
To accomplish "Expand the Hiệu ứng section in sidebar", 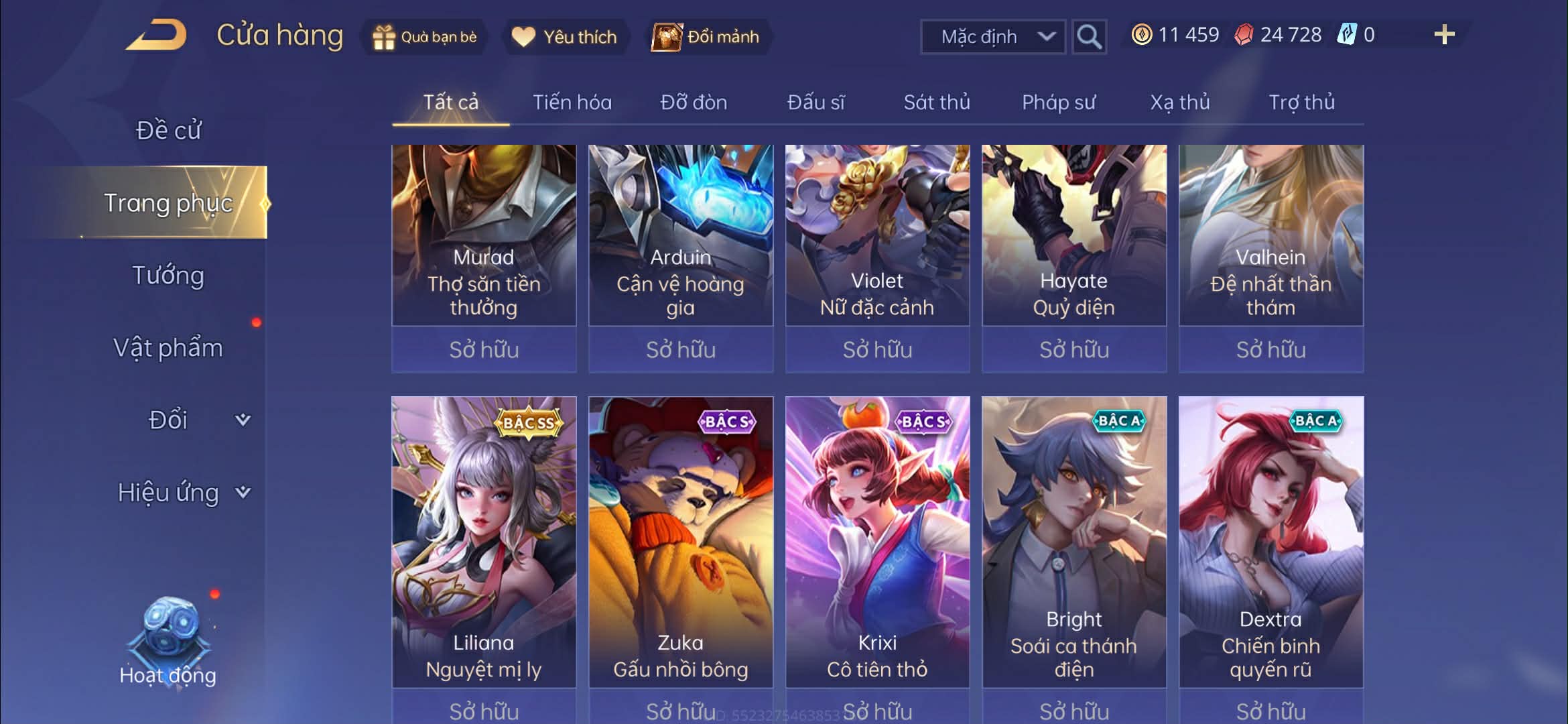I will pos(169,491).
